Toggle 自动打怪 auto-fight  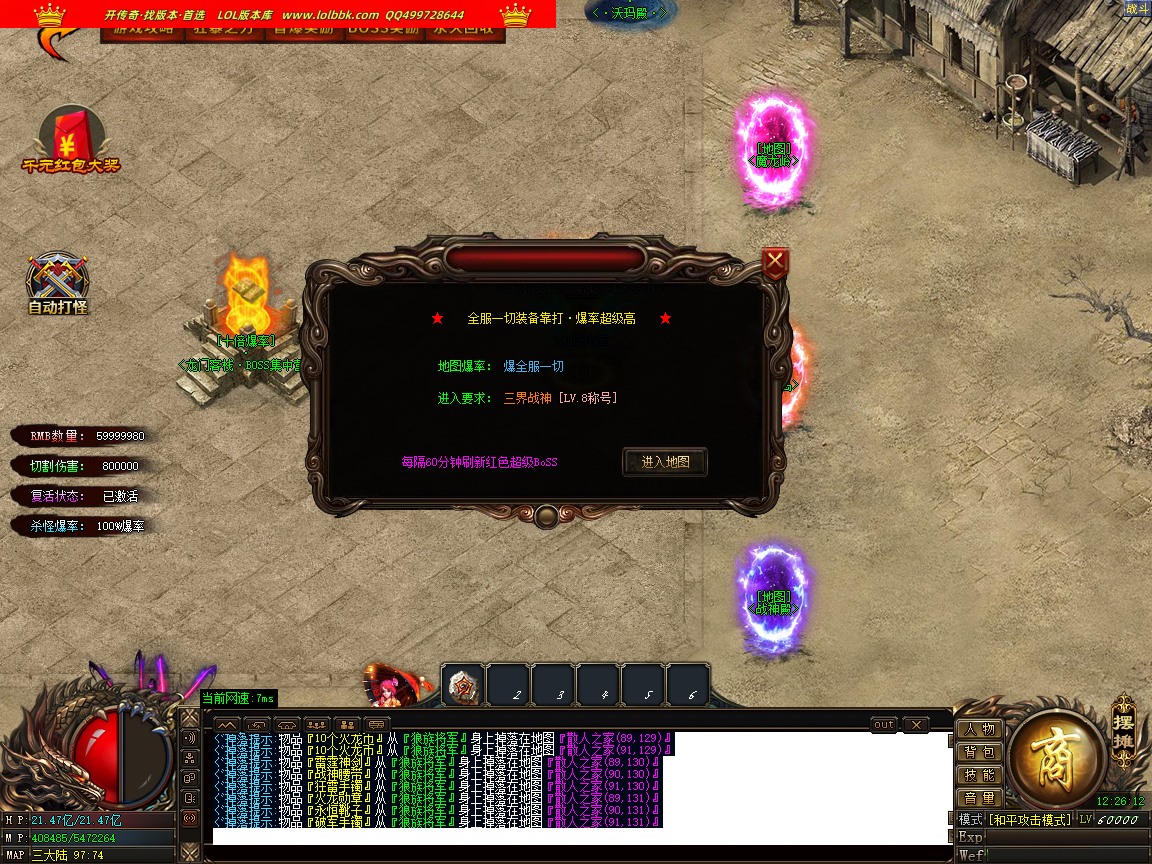coord(58,283)
